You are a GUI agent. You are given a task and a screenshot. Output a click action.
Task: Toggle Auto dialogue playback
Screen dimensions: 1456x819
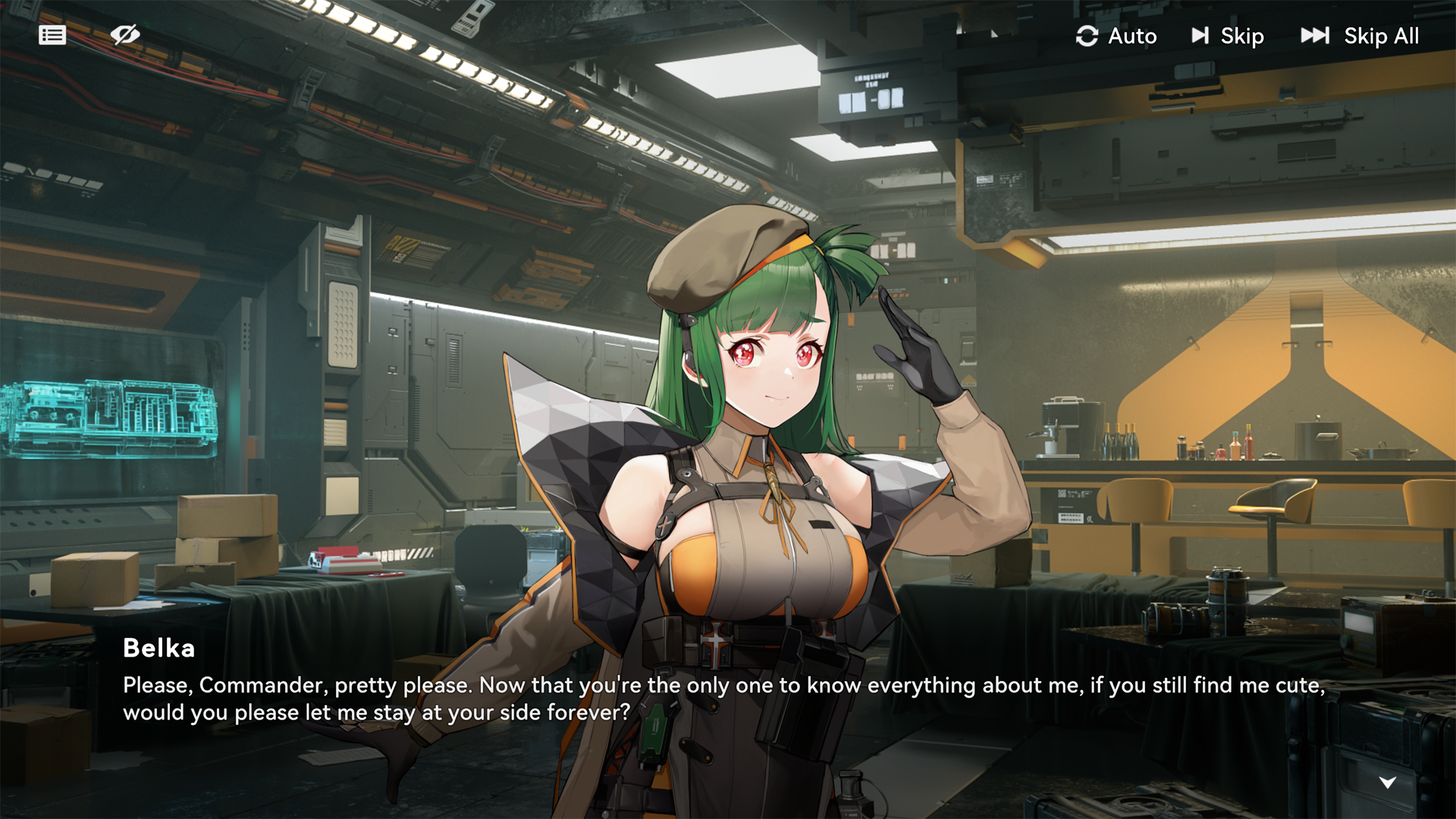tap(1116, 36)
